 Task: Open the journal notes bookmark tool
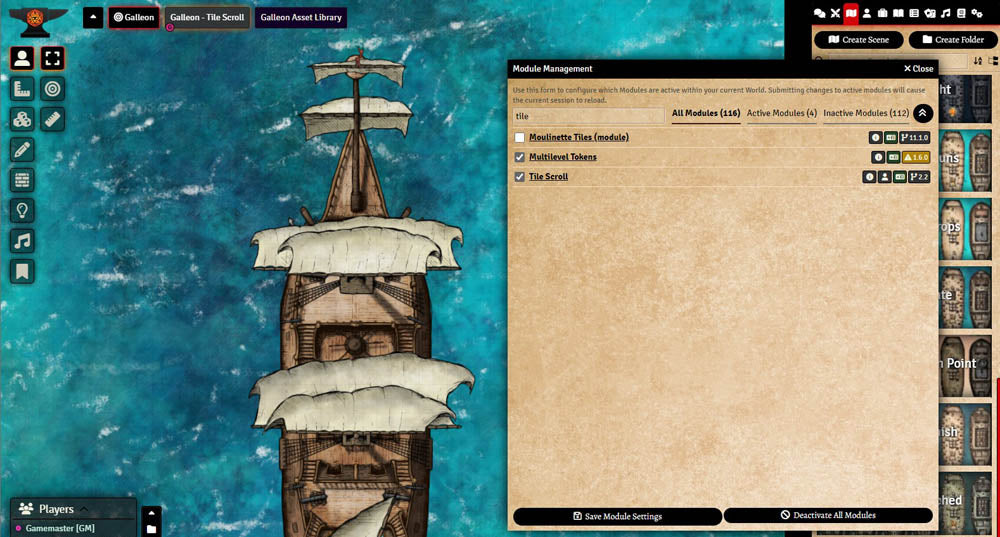tap(22, 271)
